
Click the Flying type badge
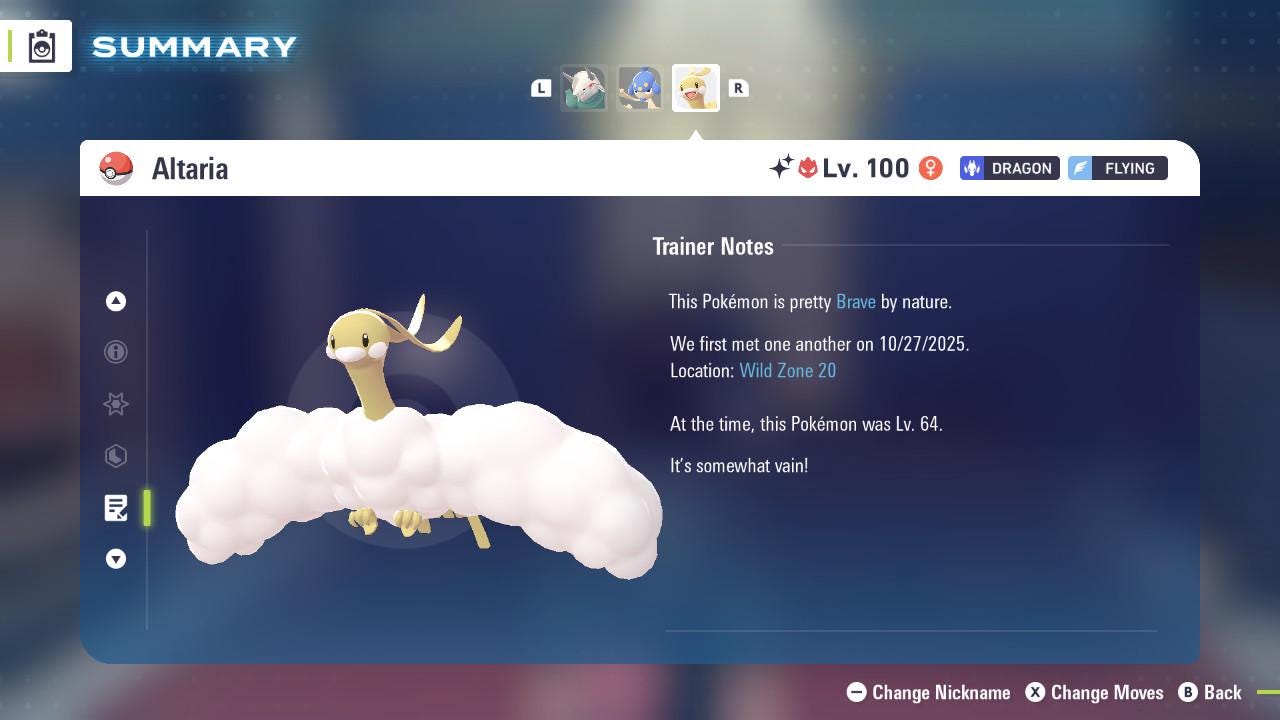click(1117, 168)
